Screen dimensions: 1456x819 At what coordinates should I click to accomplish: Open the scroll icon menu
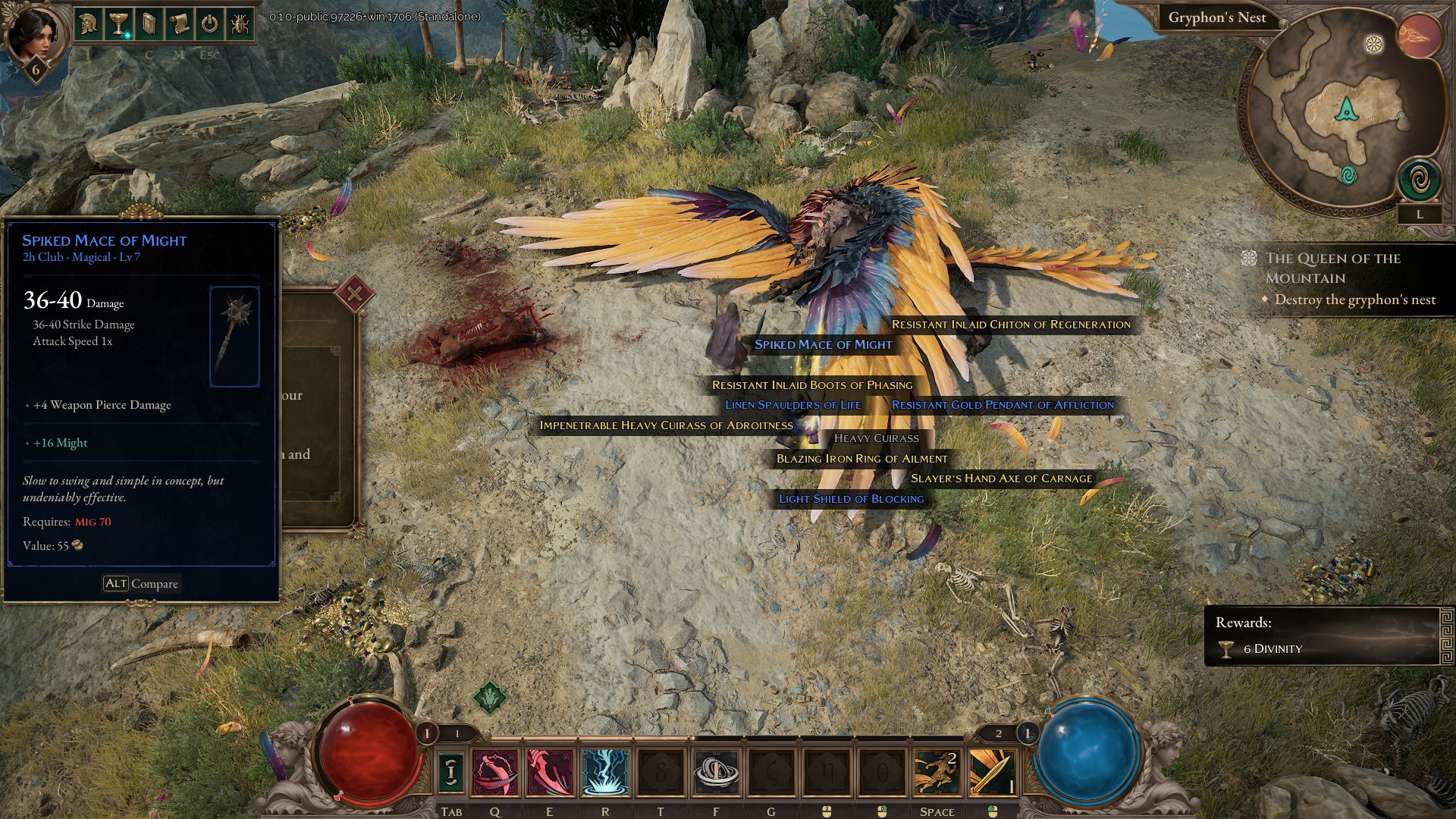(x=180, y=24)
